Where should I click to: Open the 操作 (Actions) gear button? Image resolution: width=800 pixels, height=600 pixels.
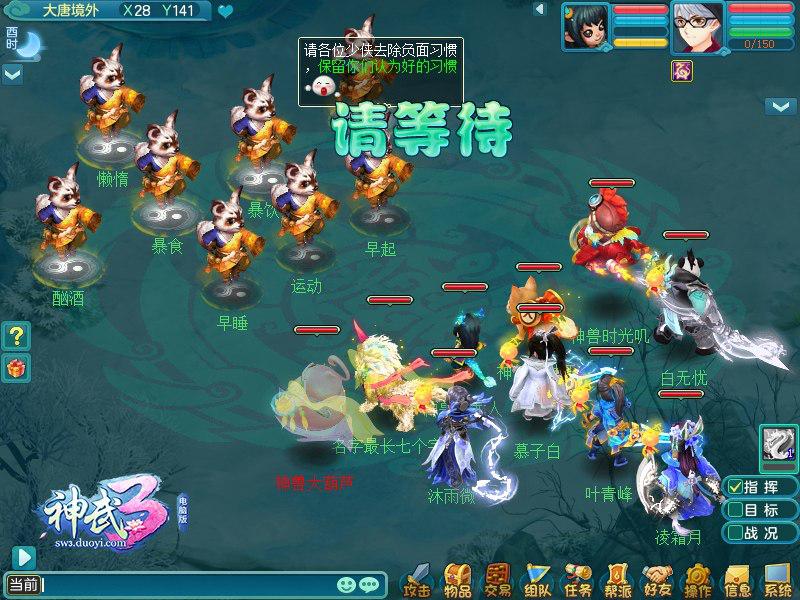tap(697, 579)
